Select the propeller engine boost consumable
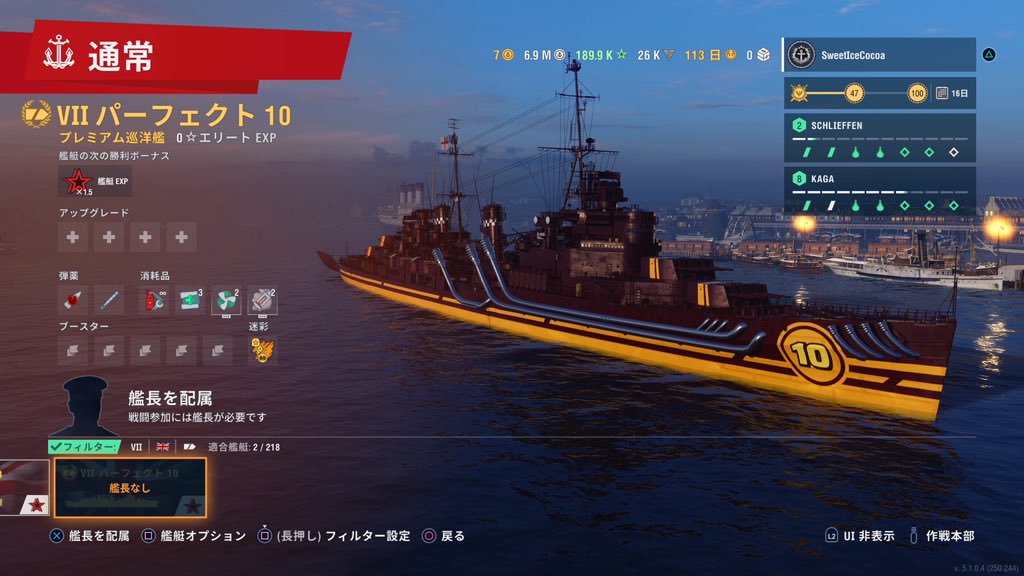 [226, 299]
